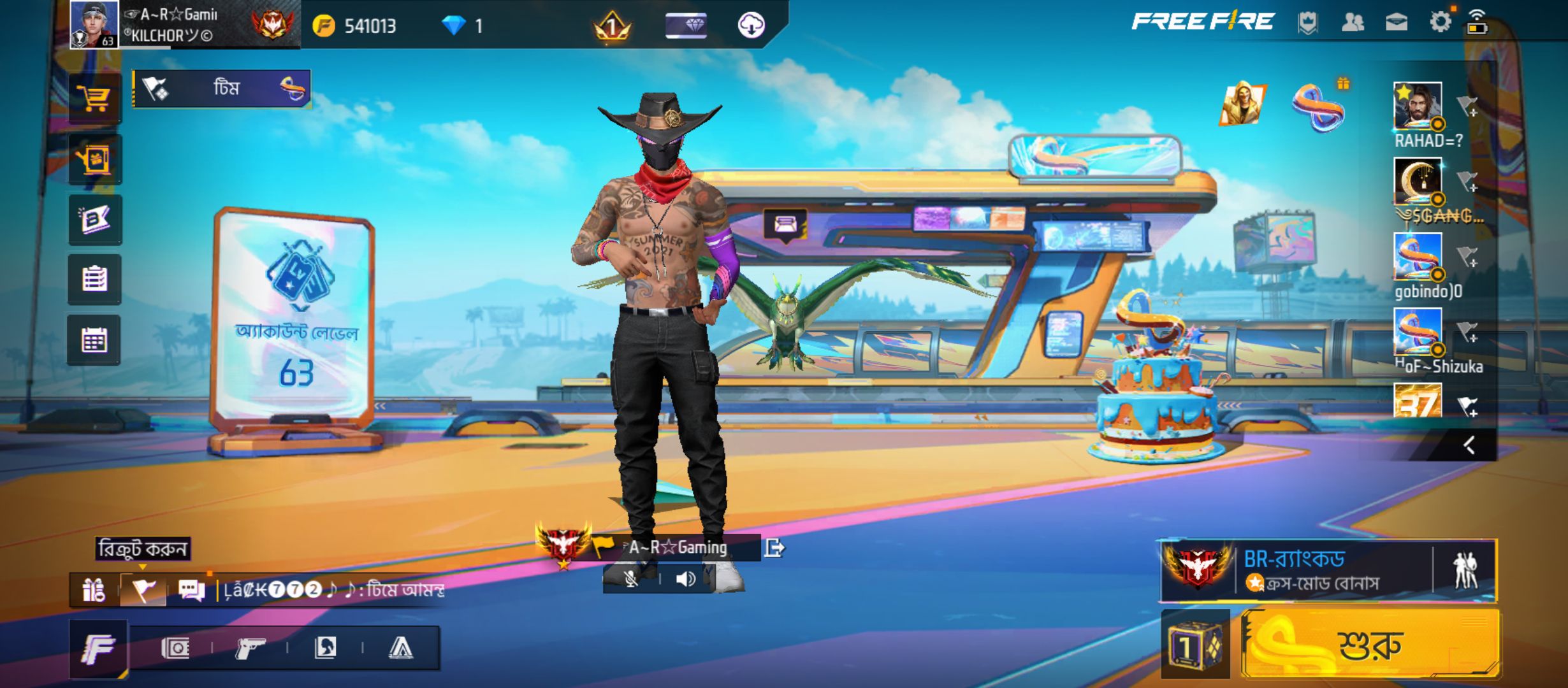The width and height of the screenshot is (1568, 688).
Task: Open the settings gear icon
Action: [1440, 22]
